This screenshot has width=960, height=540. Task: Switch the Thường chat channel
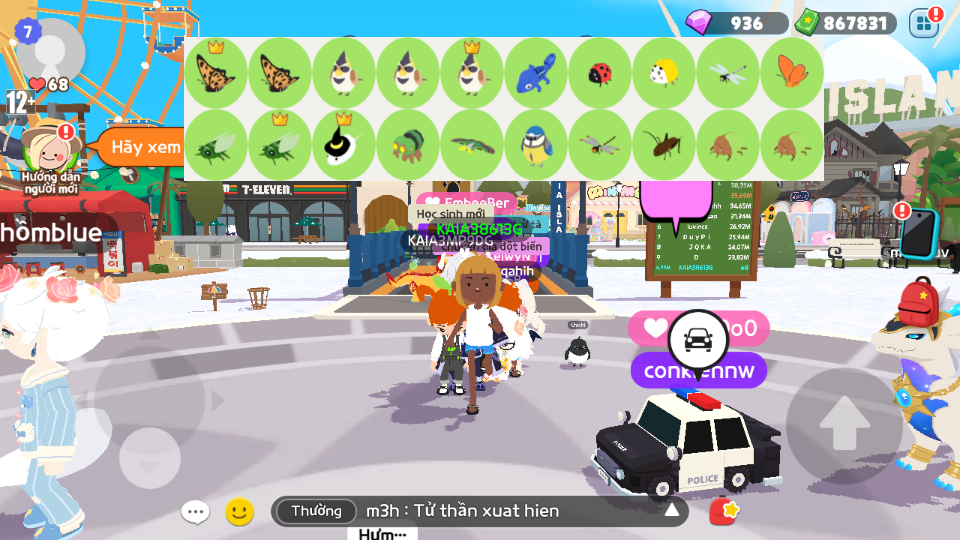pos(316,512)
